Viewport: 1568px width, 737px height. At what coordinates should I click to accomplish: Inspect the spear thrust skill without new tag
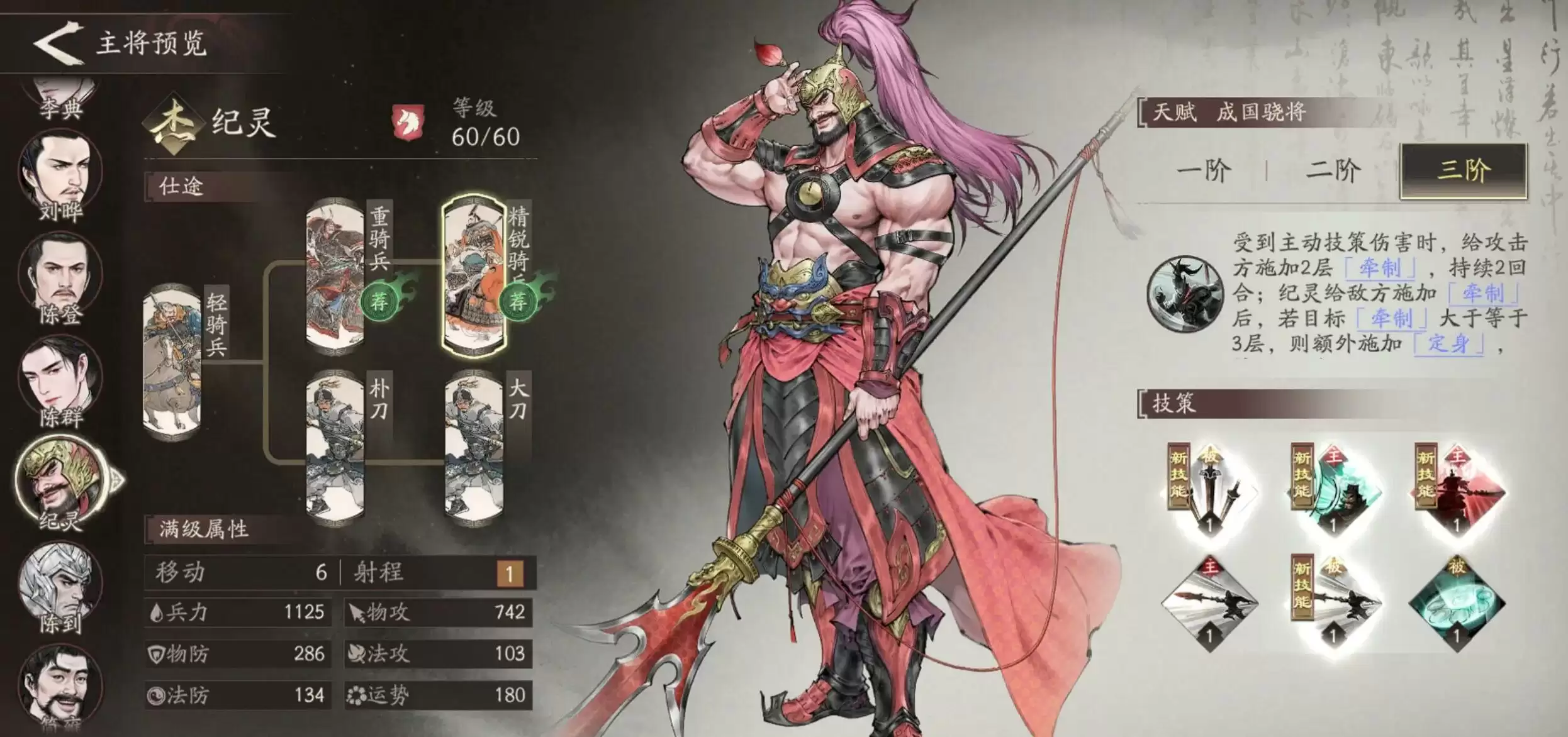pyautogui.click(x=1209, y=605)
